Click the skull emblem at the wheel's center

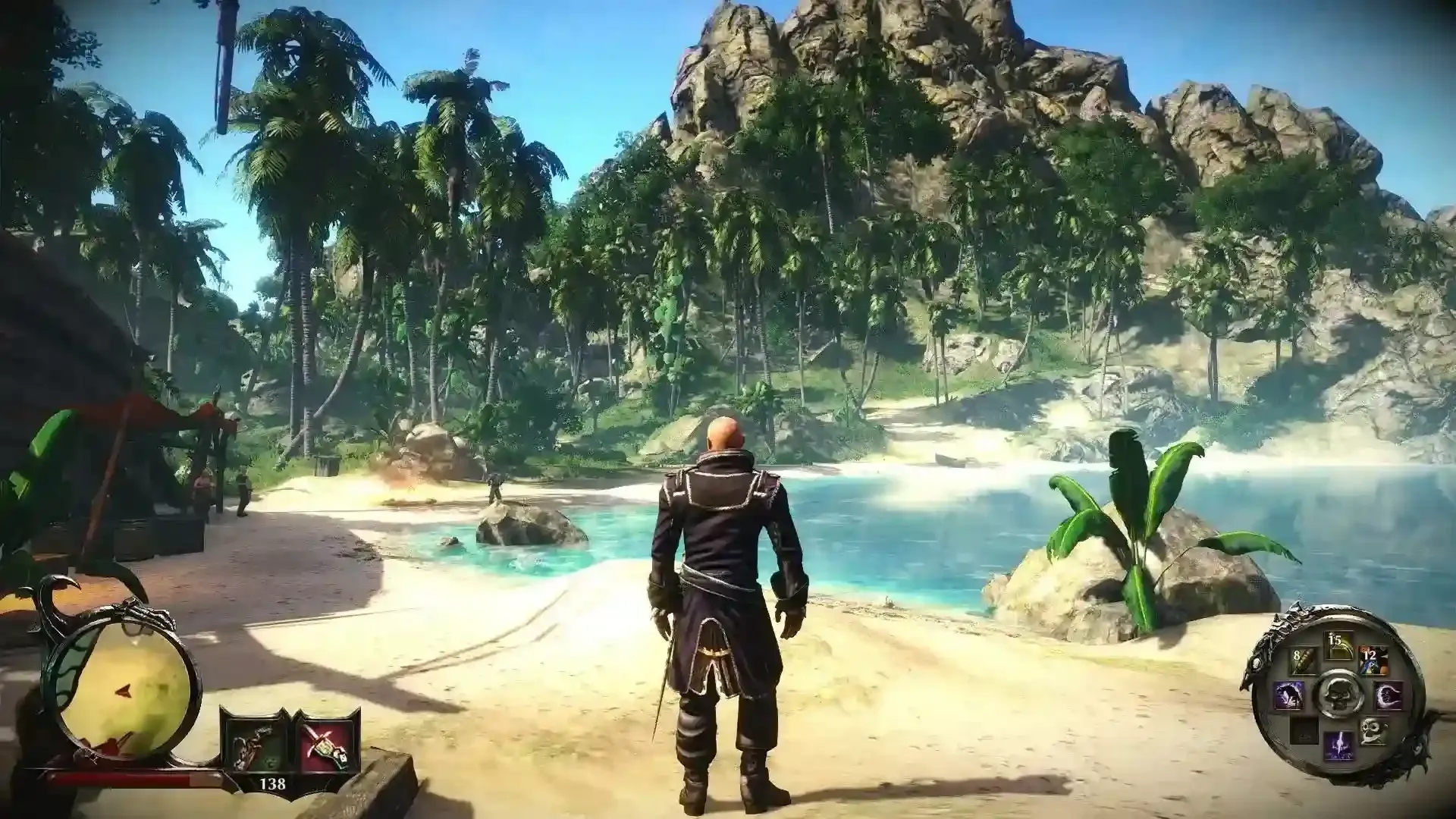tap(1338, 695)
